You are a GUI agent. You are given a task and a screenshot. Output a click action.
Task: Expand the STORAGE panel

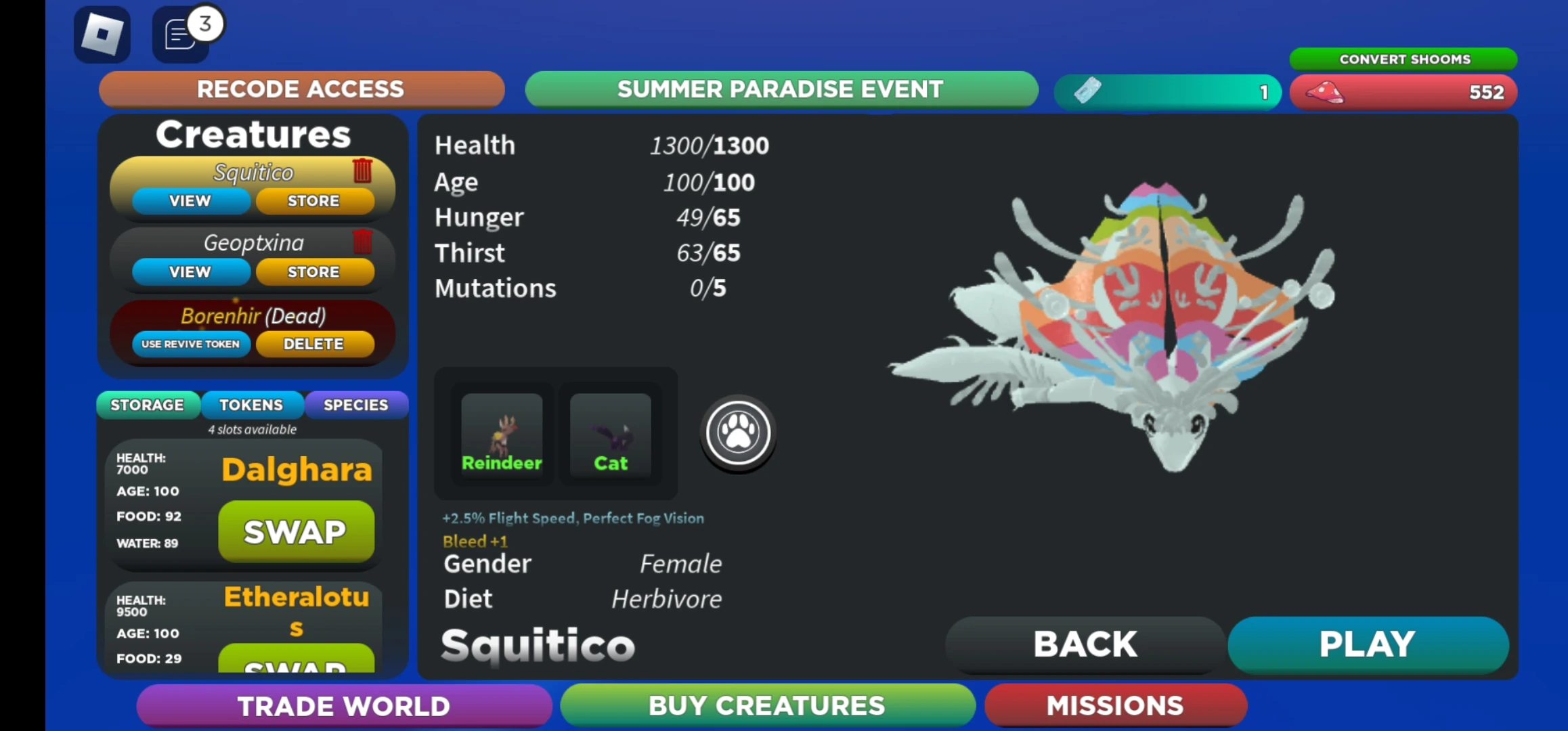[148, 405]
